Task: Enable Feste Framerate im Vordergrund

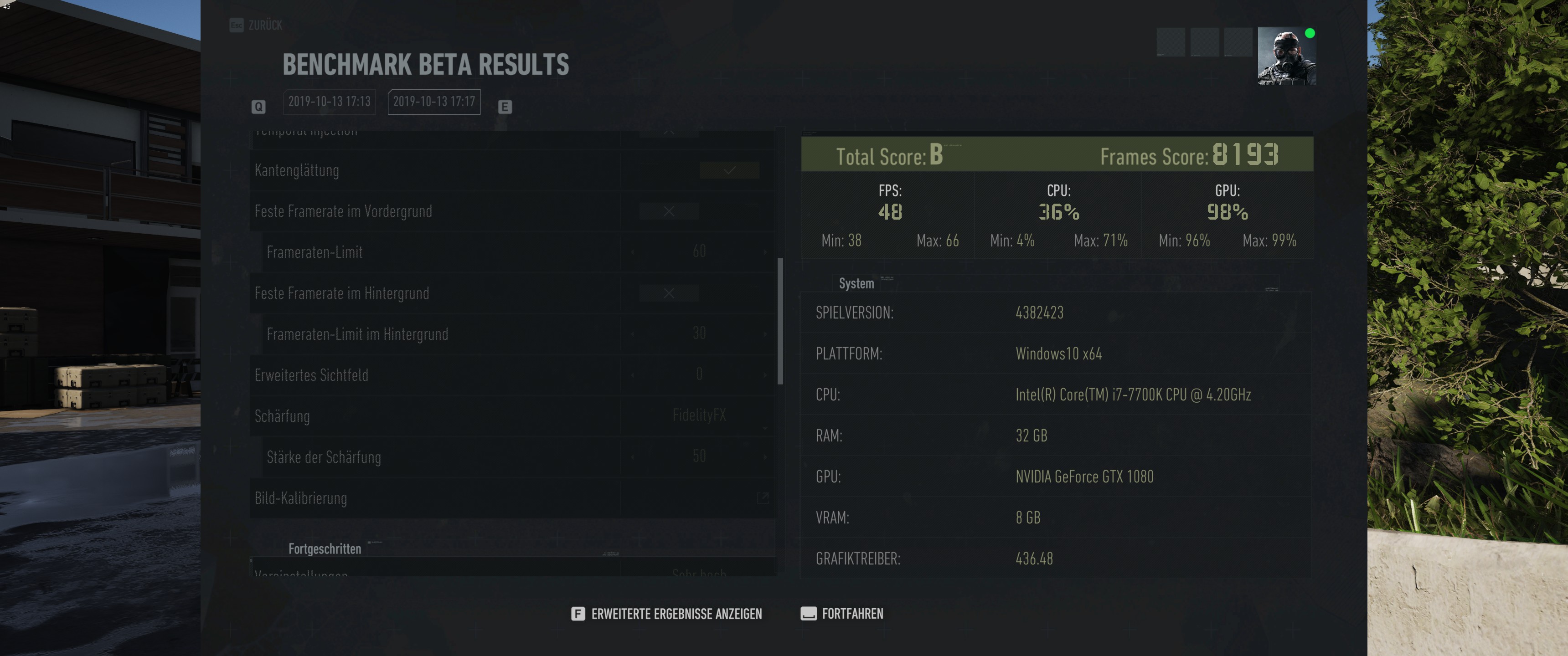Action: pyautogui.click(x=668, y=211)
